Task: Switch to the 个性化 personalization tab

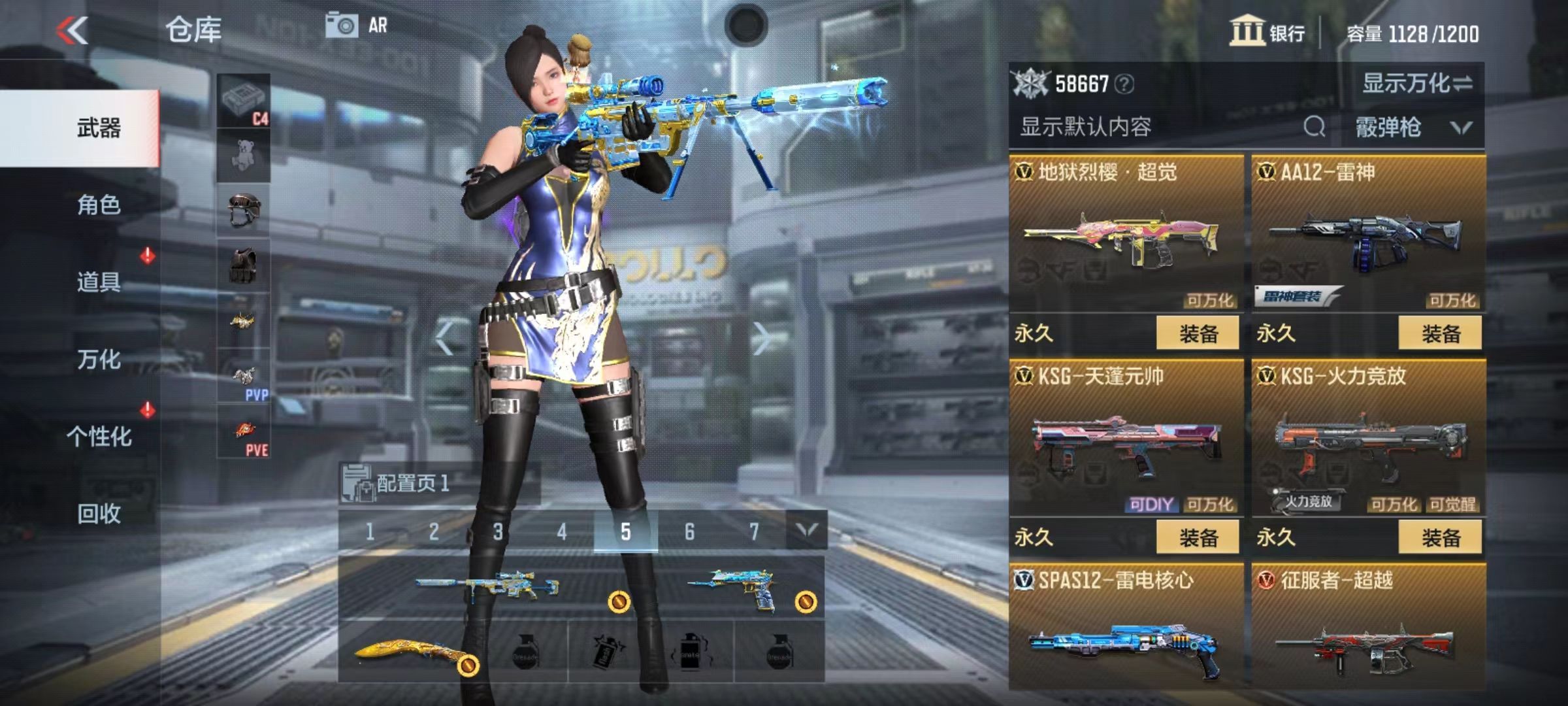Action: click(x=98, y=436)
